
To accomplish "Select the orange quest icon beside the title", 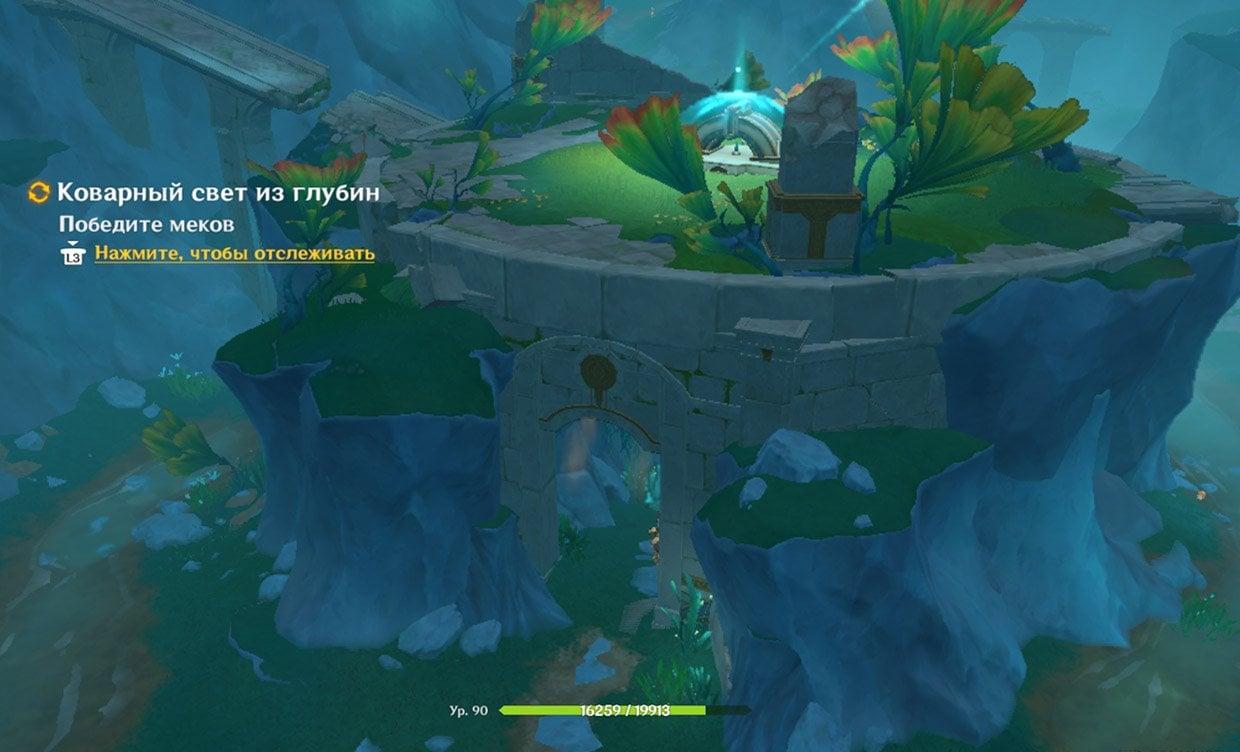I will point(39,193).
